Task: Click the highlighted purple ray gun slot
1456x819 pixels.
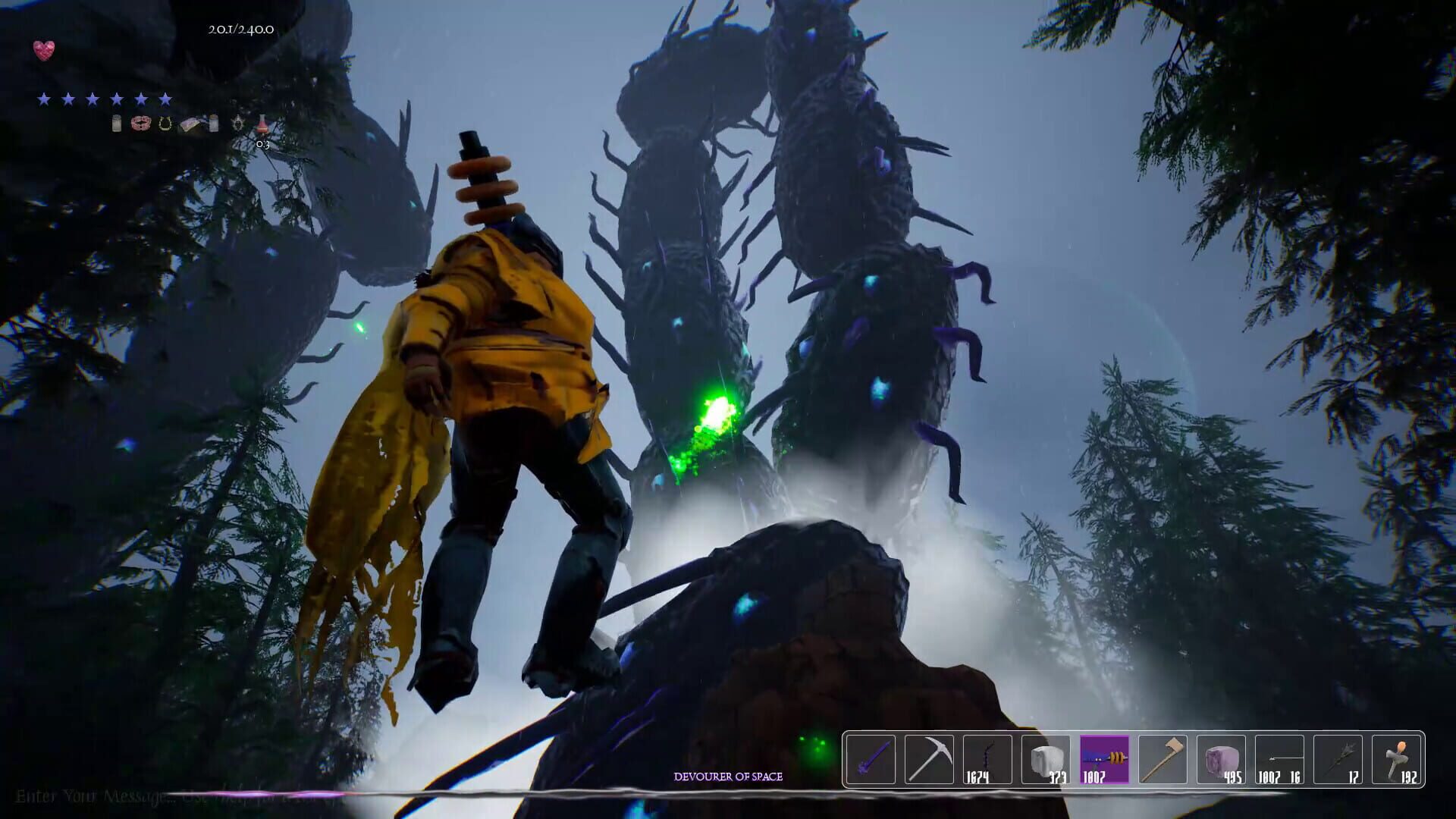Action: click(1104, 759)
